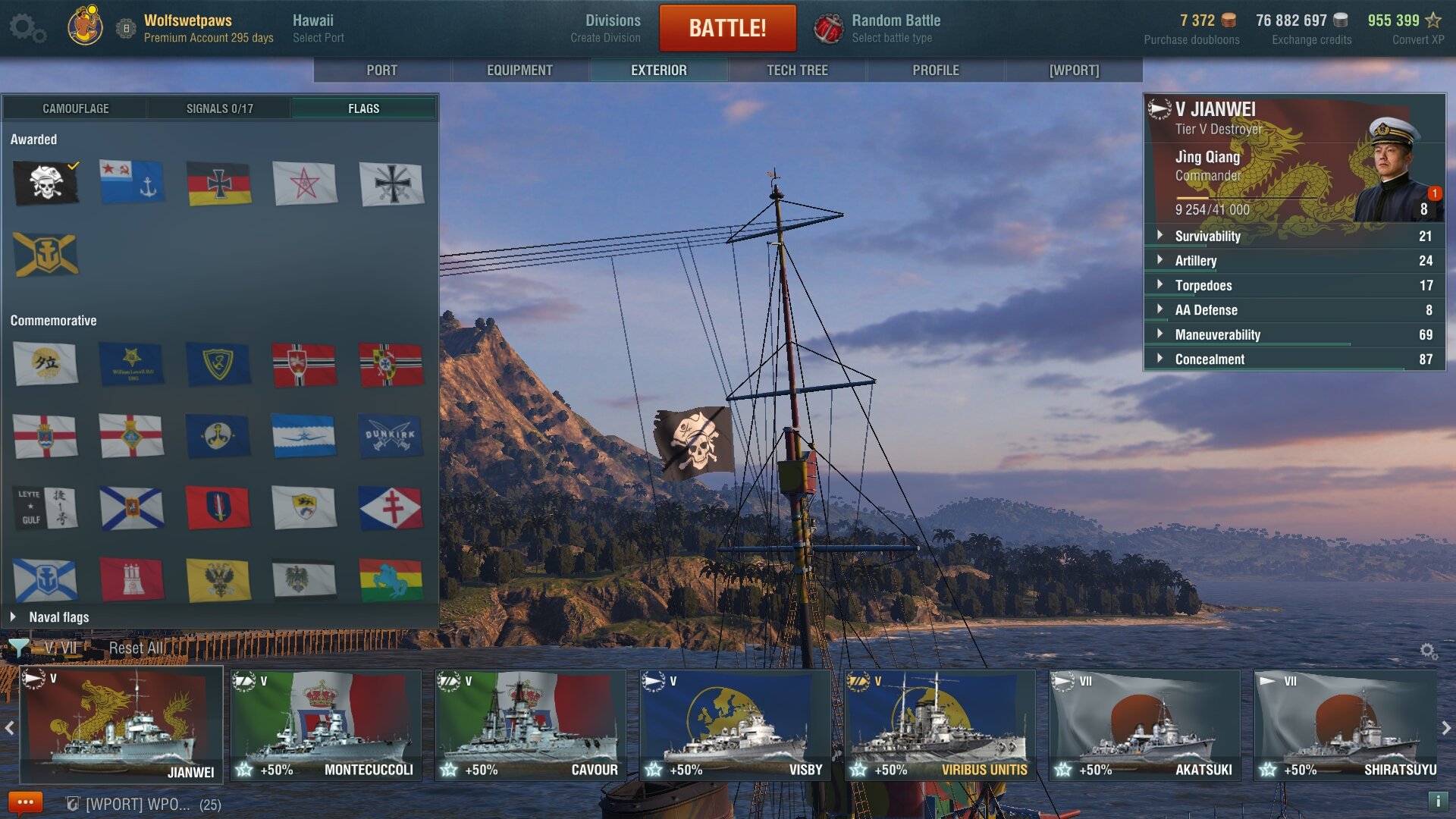Select the Akatsuki destroyer card

tap(1144, 724)
